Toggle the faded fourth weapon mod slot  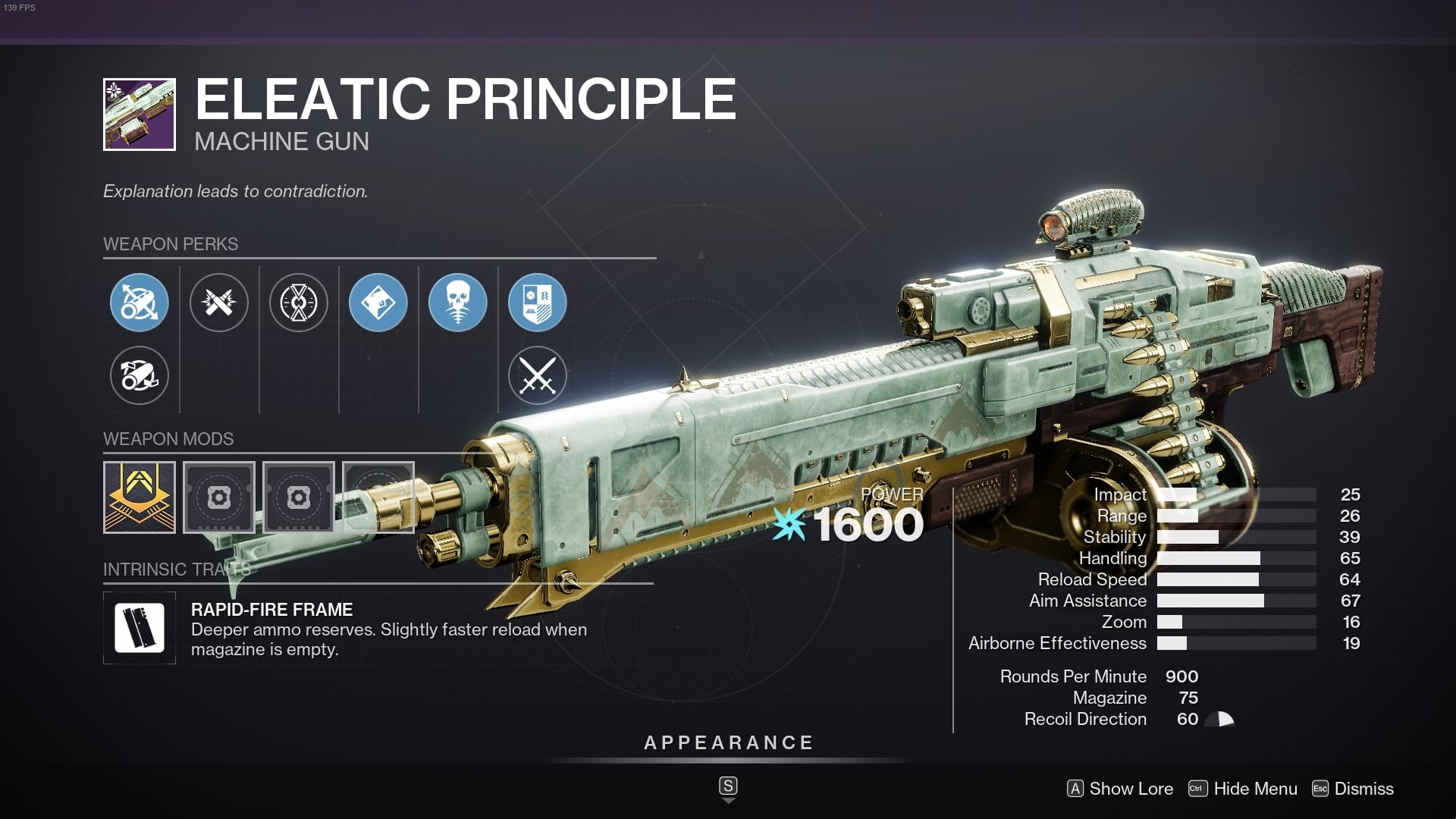[378, 497]
